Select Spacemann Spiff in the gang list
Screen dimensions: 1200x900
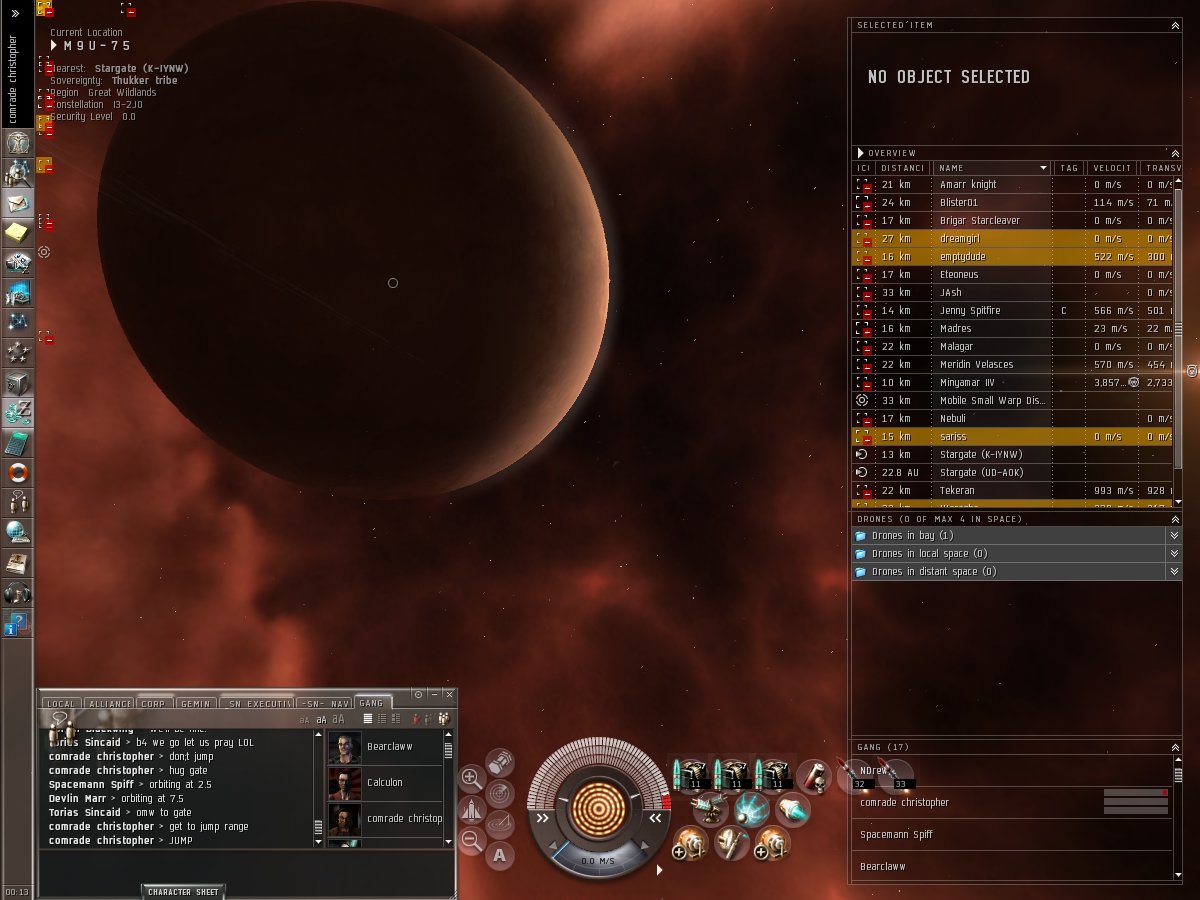pyautogui.click(x=896, y=834)
